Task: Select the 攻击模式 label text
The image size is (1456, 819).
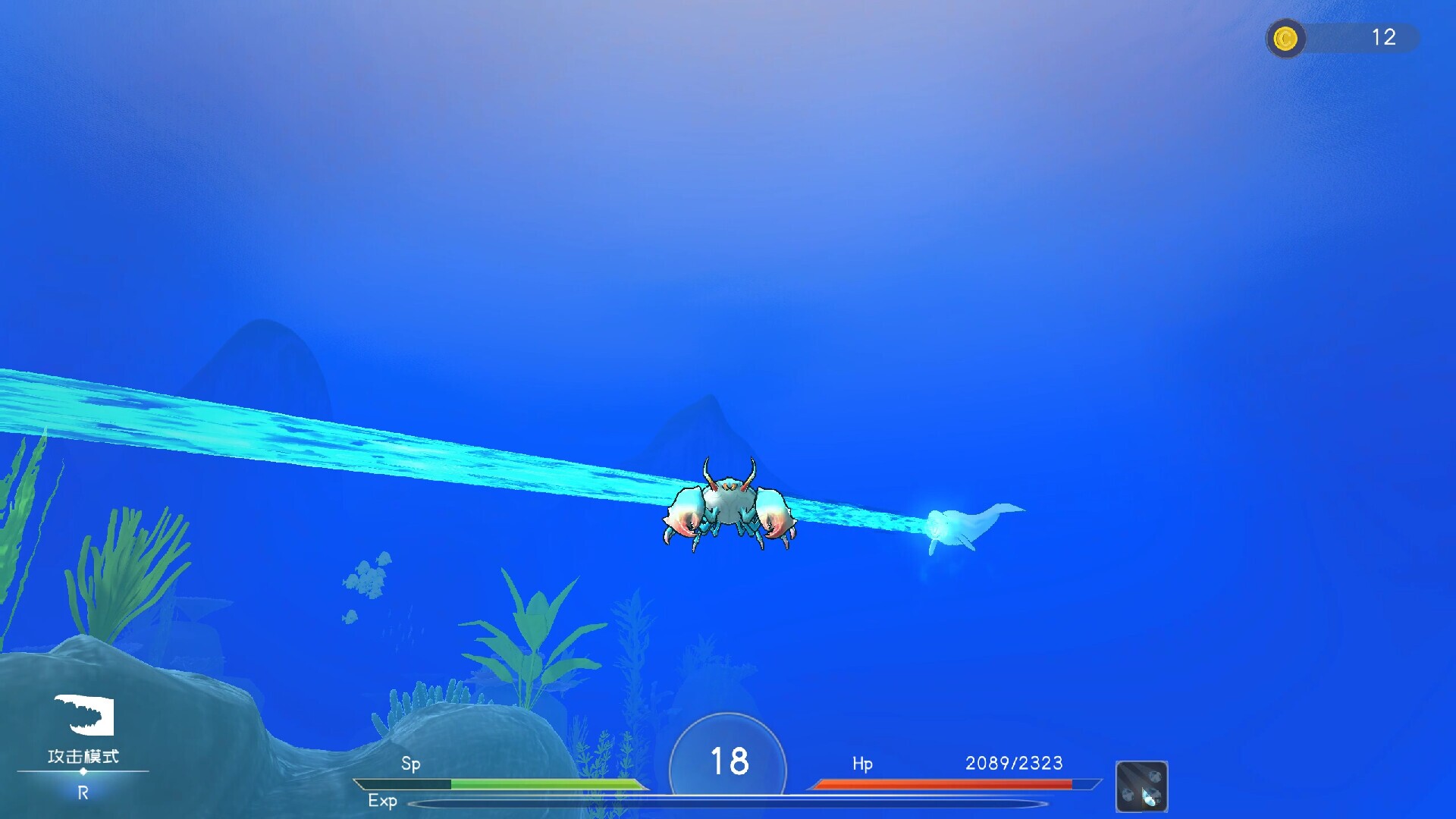Action: pyautogui.click(x=83, y=756)
